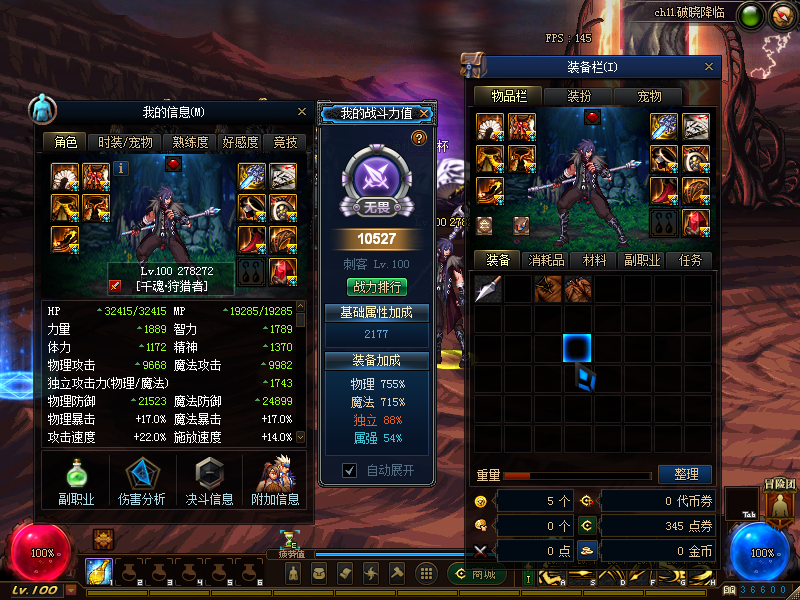Switch to the 装扮 inventory tab

point(579,97)
